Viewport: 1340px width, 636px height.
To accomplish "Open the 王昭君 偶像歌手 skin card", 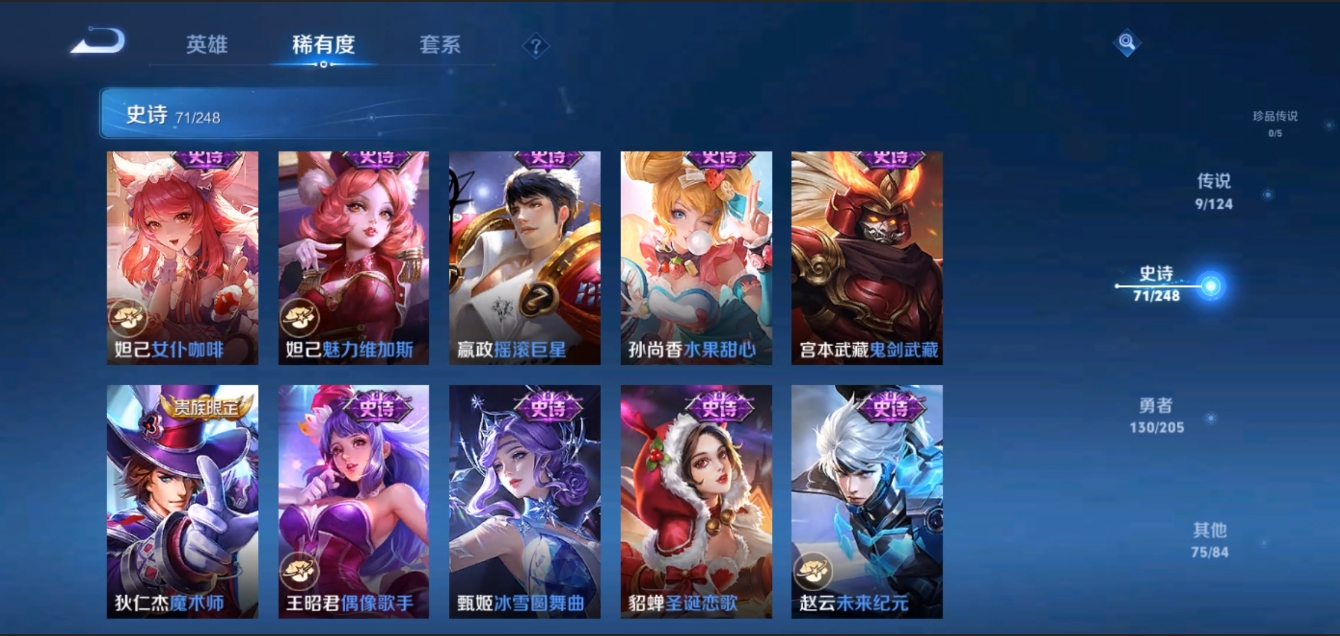I will pos(353,501).
